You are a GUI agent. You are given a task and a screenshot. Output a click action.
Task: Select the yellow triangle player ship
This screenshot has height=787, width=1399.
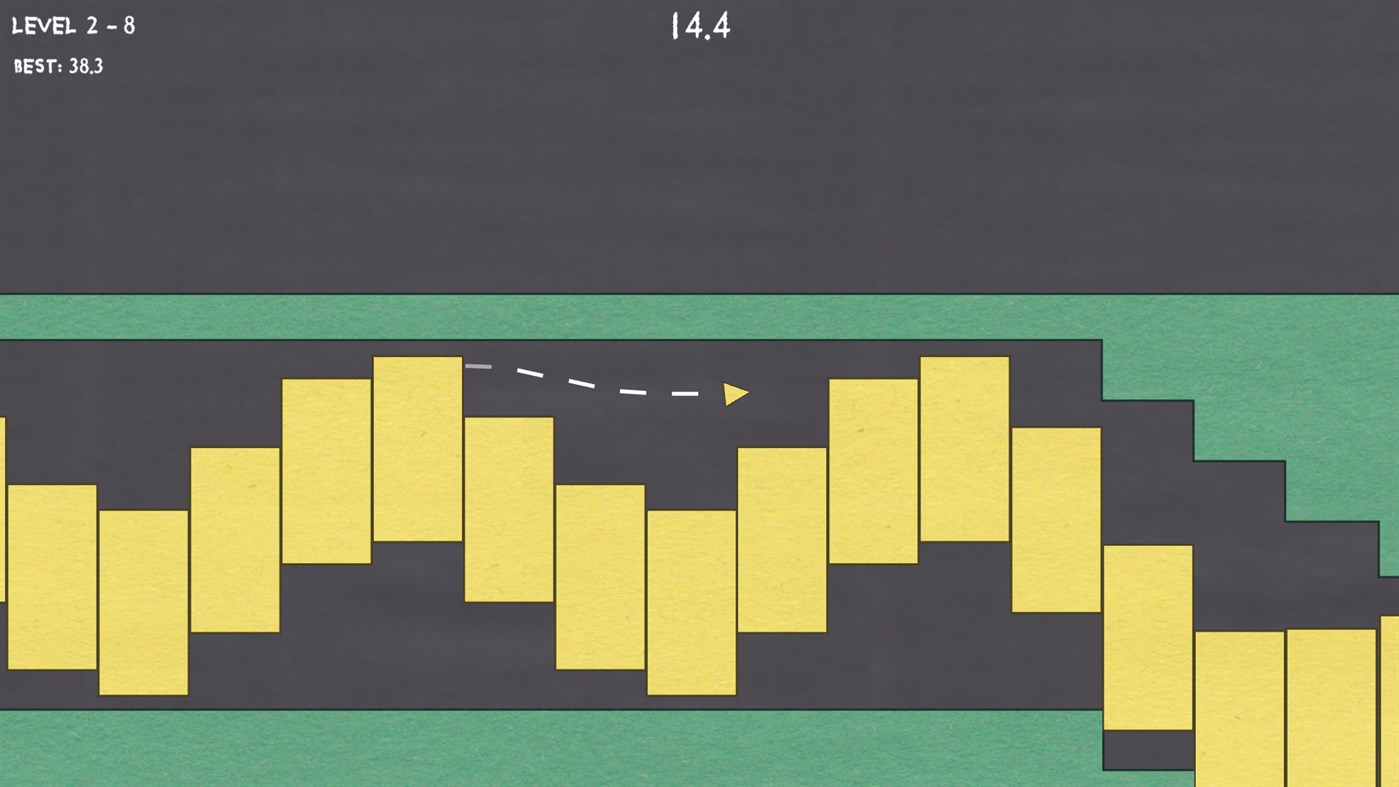coord(735,393)
